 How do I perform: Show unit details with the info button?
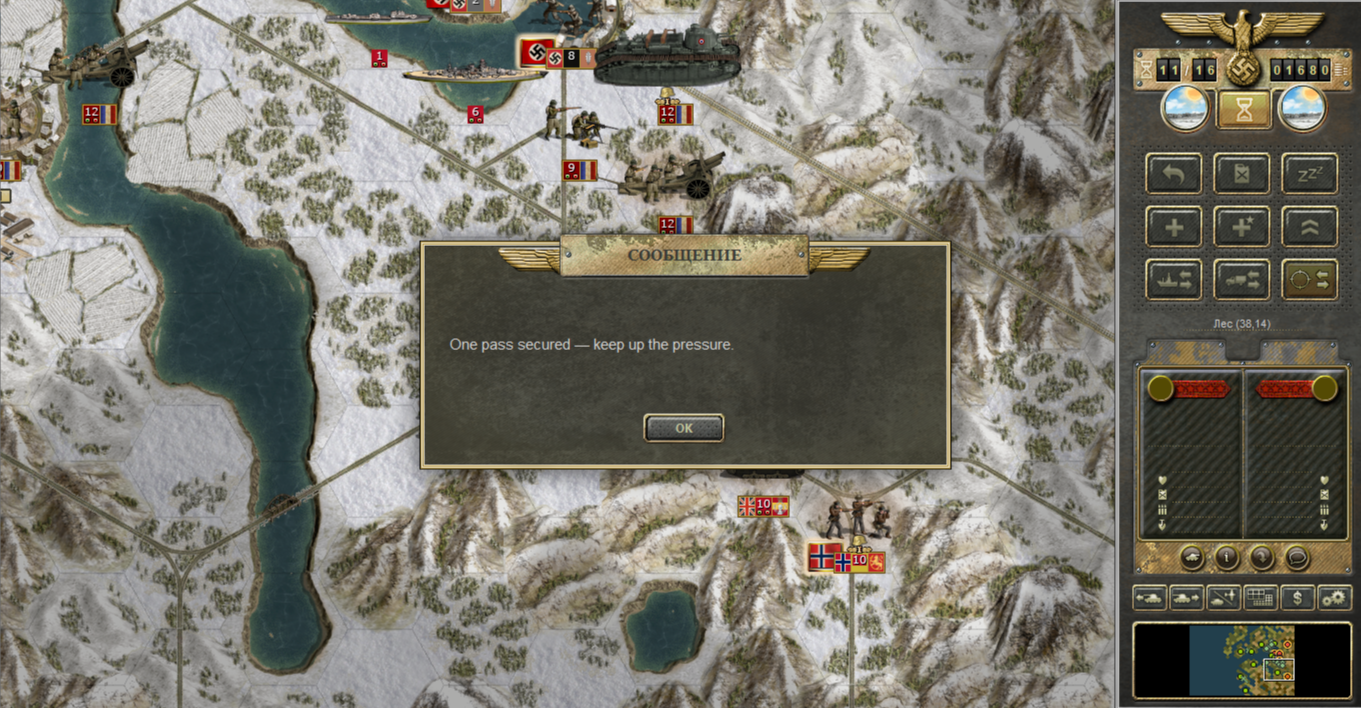click(x=1227, y=557)
